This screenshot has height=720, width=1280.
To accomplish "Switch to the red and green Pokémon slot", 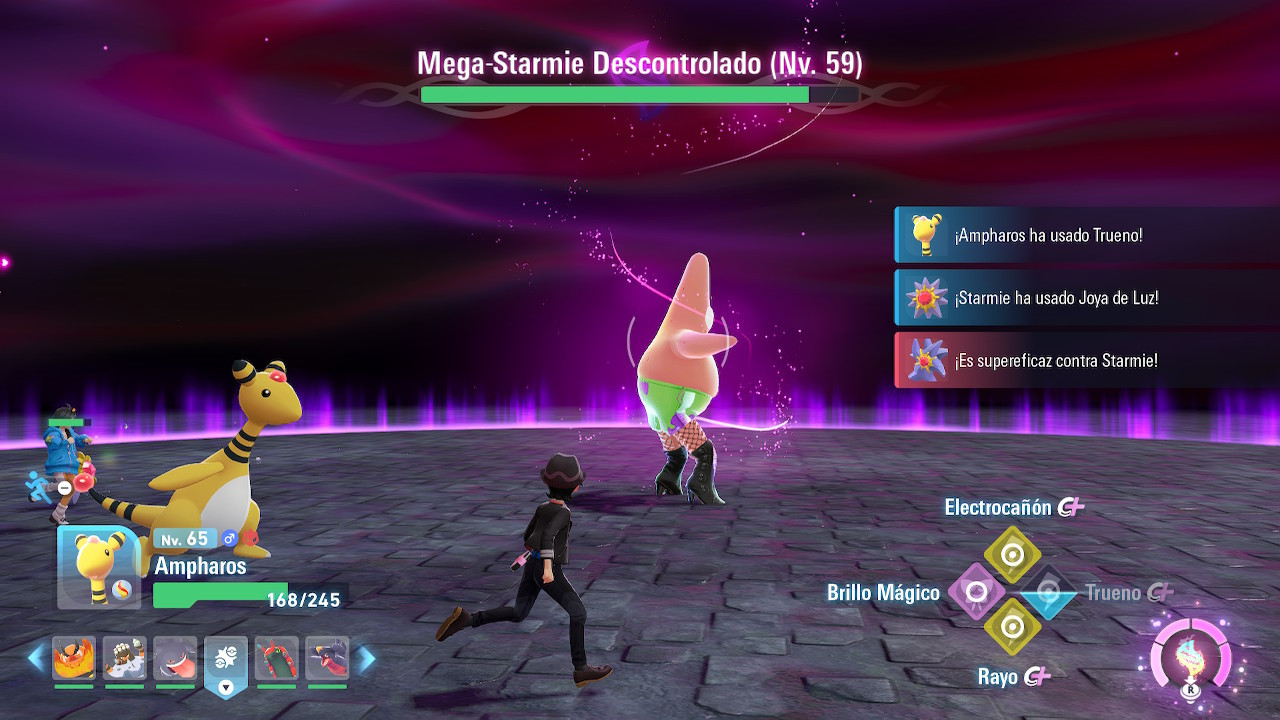I will click(276, 658).
